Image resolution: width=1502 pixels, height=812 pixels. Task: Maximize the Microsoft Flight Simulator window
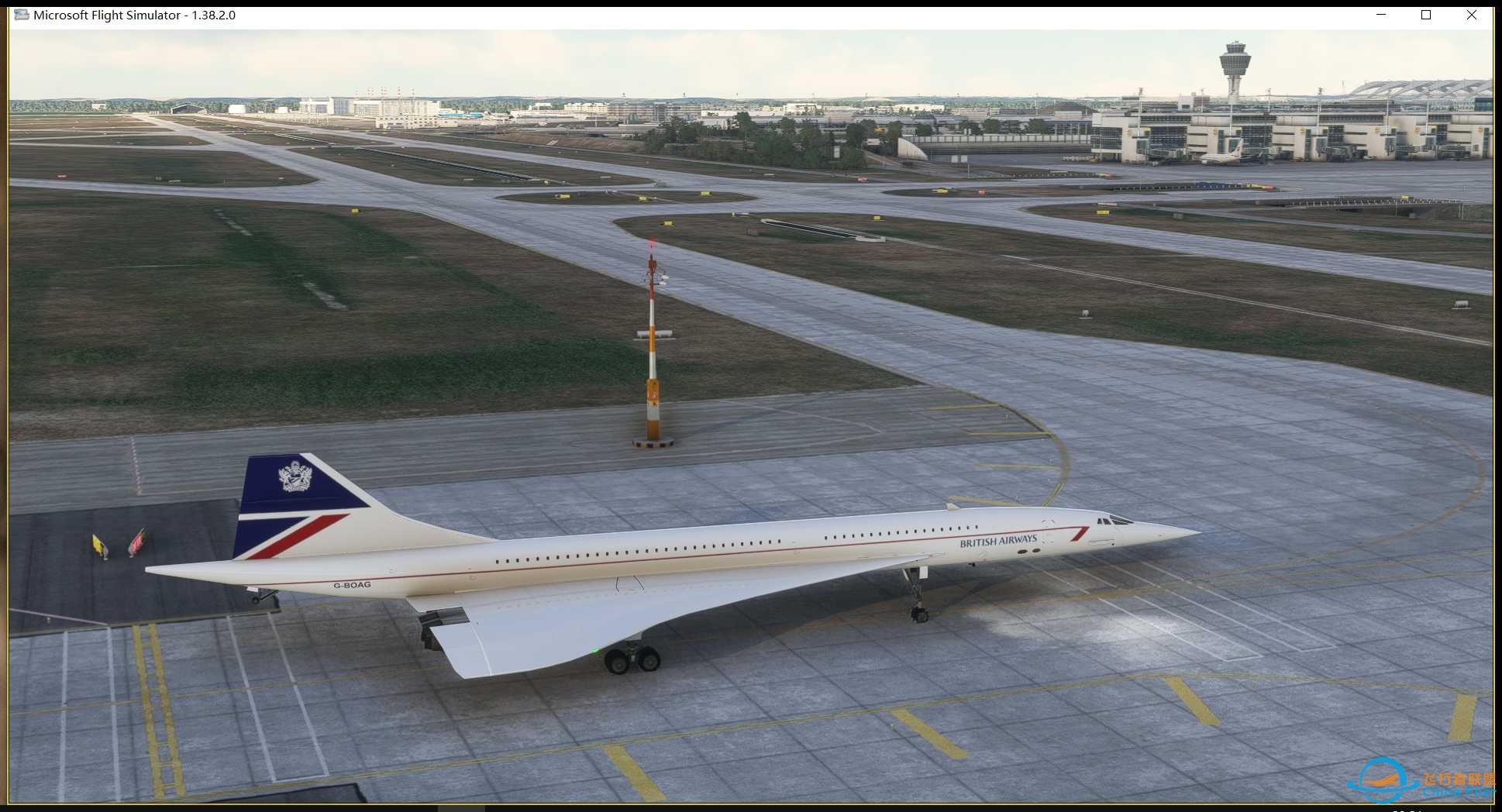[x=1426, y=15]
